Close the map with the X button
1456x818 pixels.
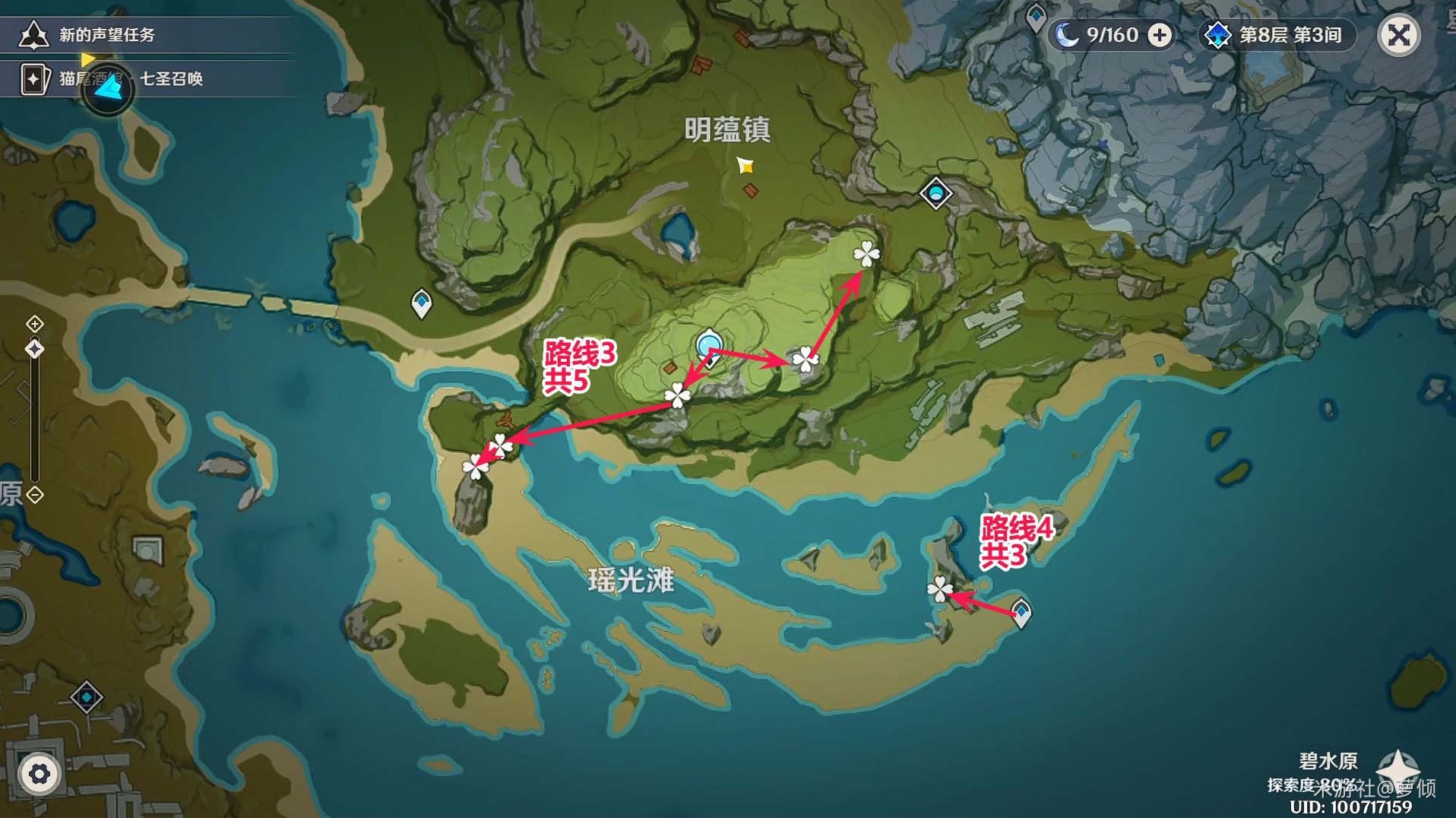point(1401,36)
